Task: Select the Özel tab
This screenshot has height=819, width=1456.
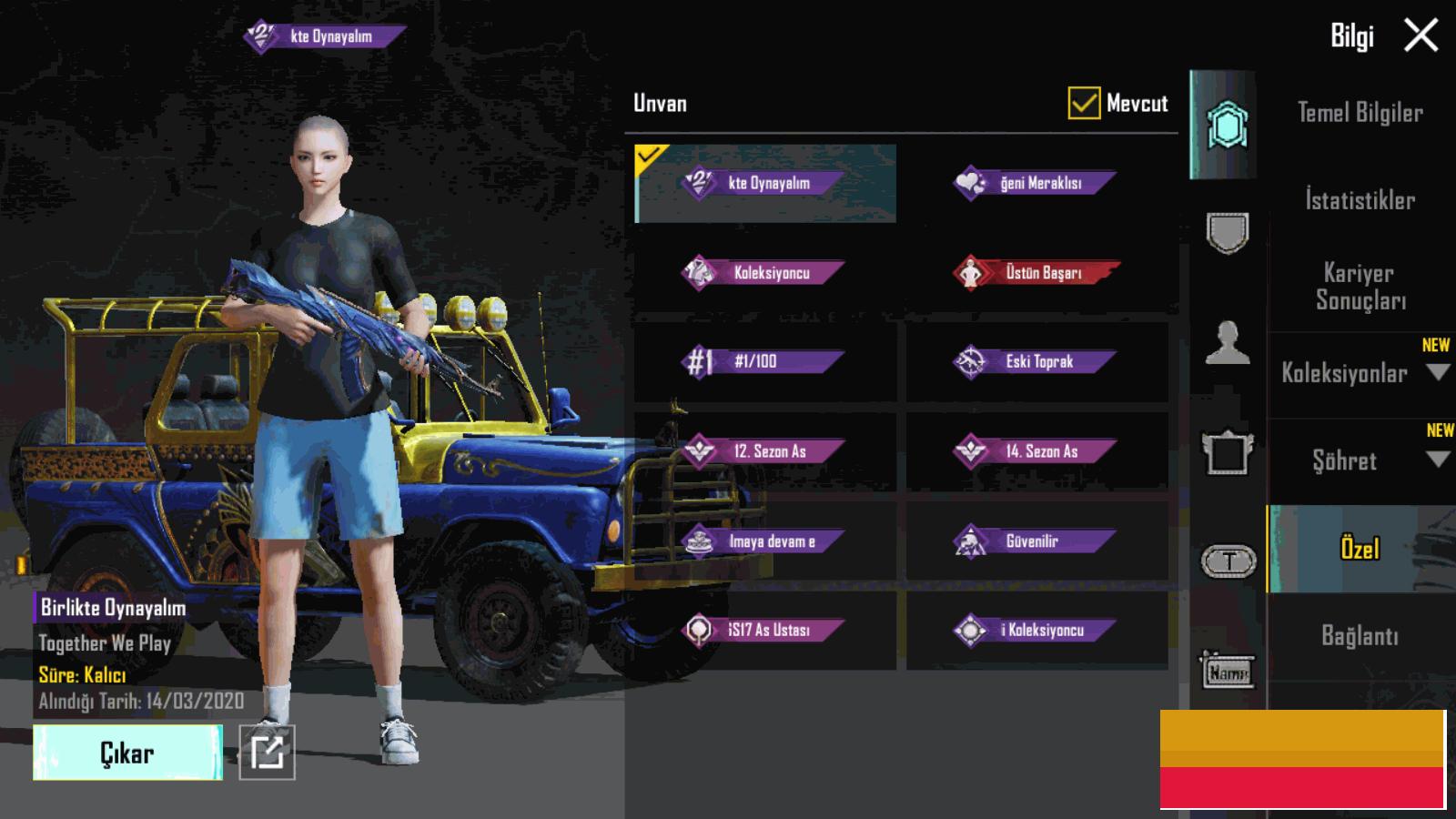Action: pyautogui.click(x=1360, y=549)
